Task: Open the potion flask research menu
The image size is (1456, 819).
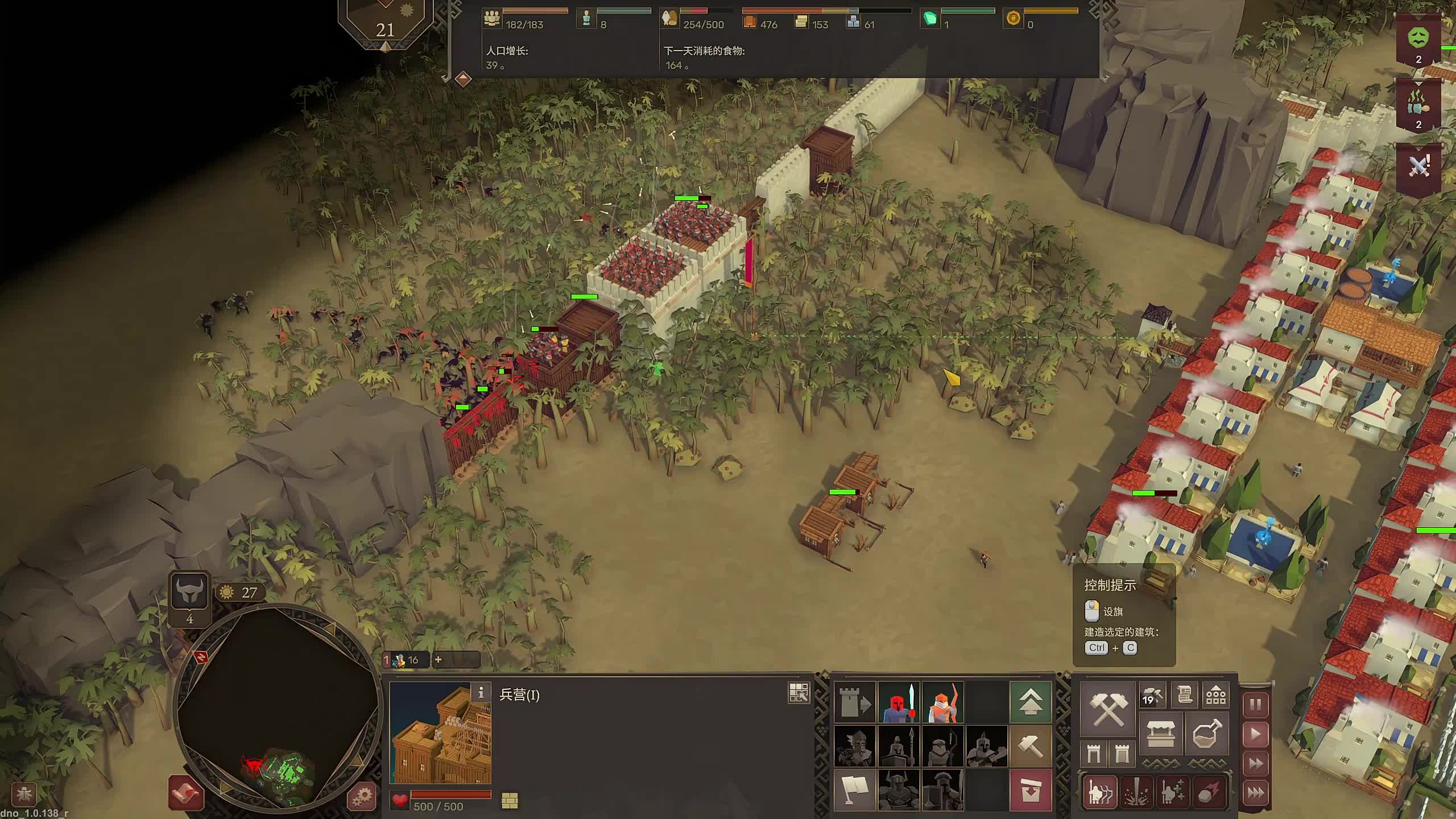Action: pyautogui.click(x=1206, y=734)
